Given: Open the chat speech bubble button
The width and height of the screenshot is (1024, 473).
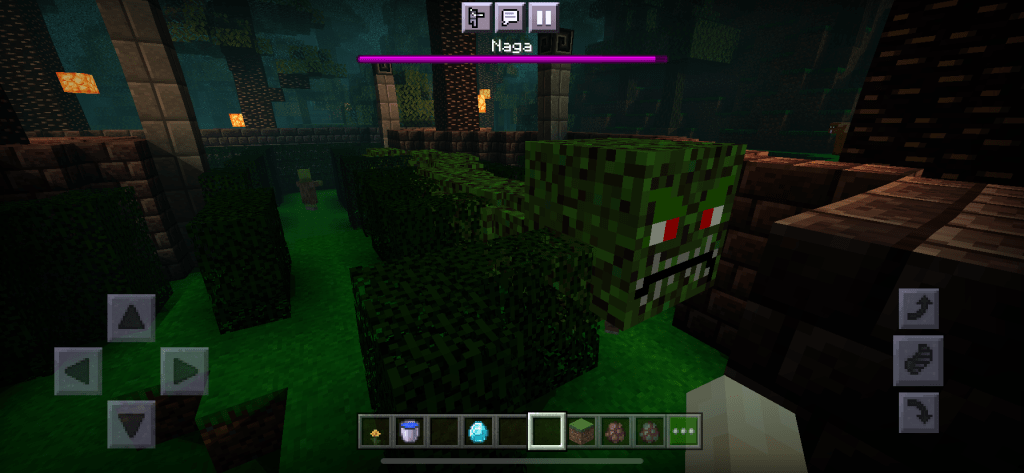Looking at the screenshot, I should (509, 17).
